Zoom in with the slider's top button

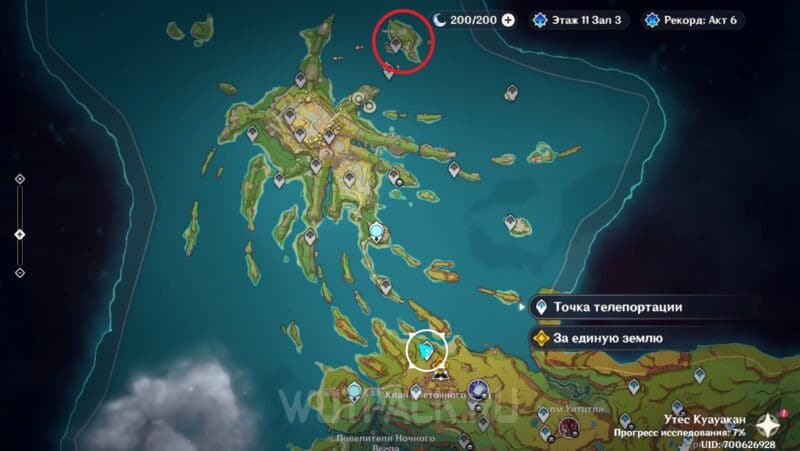point(20,179)
